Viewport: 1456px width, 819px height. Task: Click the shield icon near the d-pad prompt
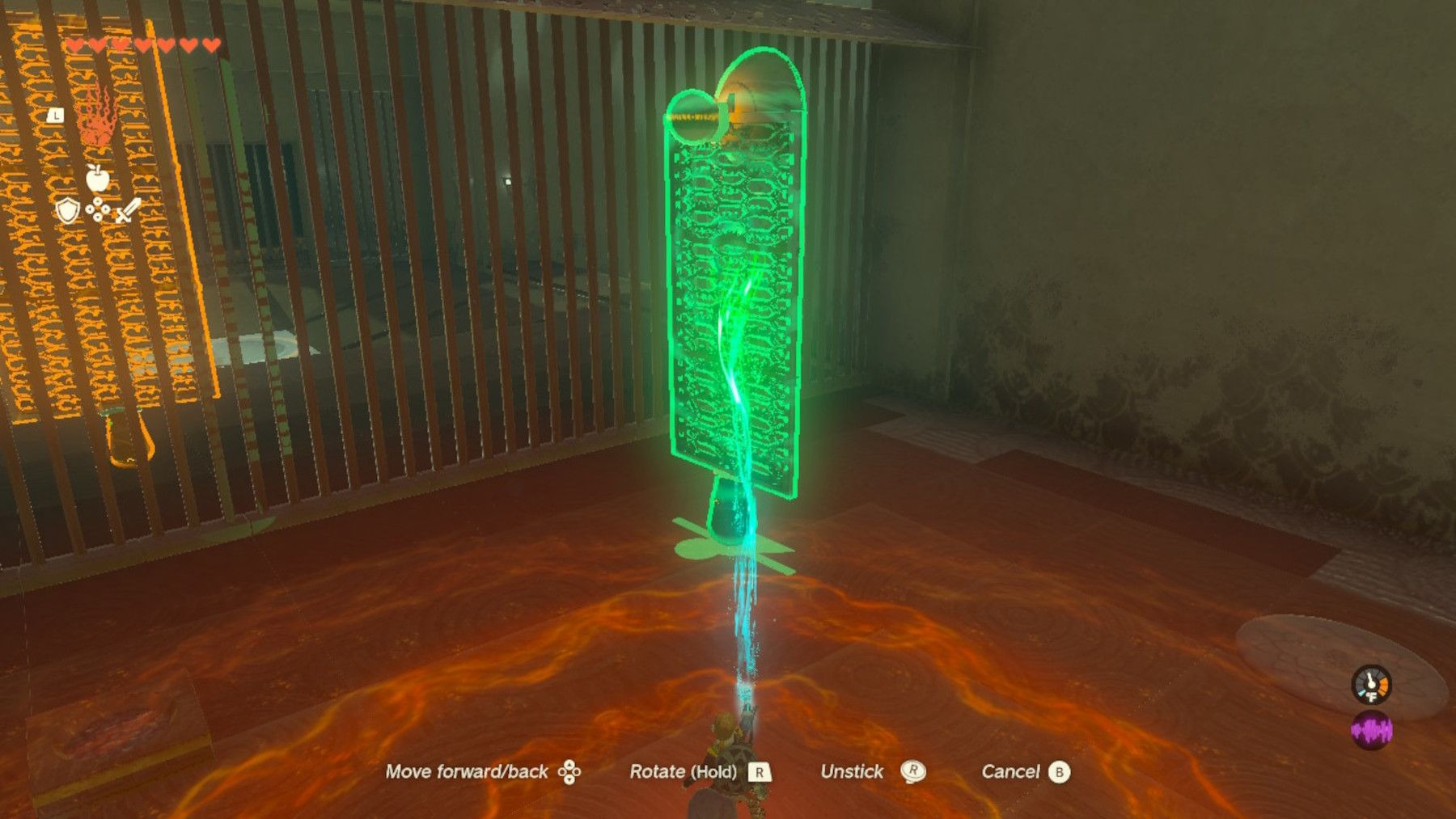(x=68, y=210)
